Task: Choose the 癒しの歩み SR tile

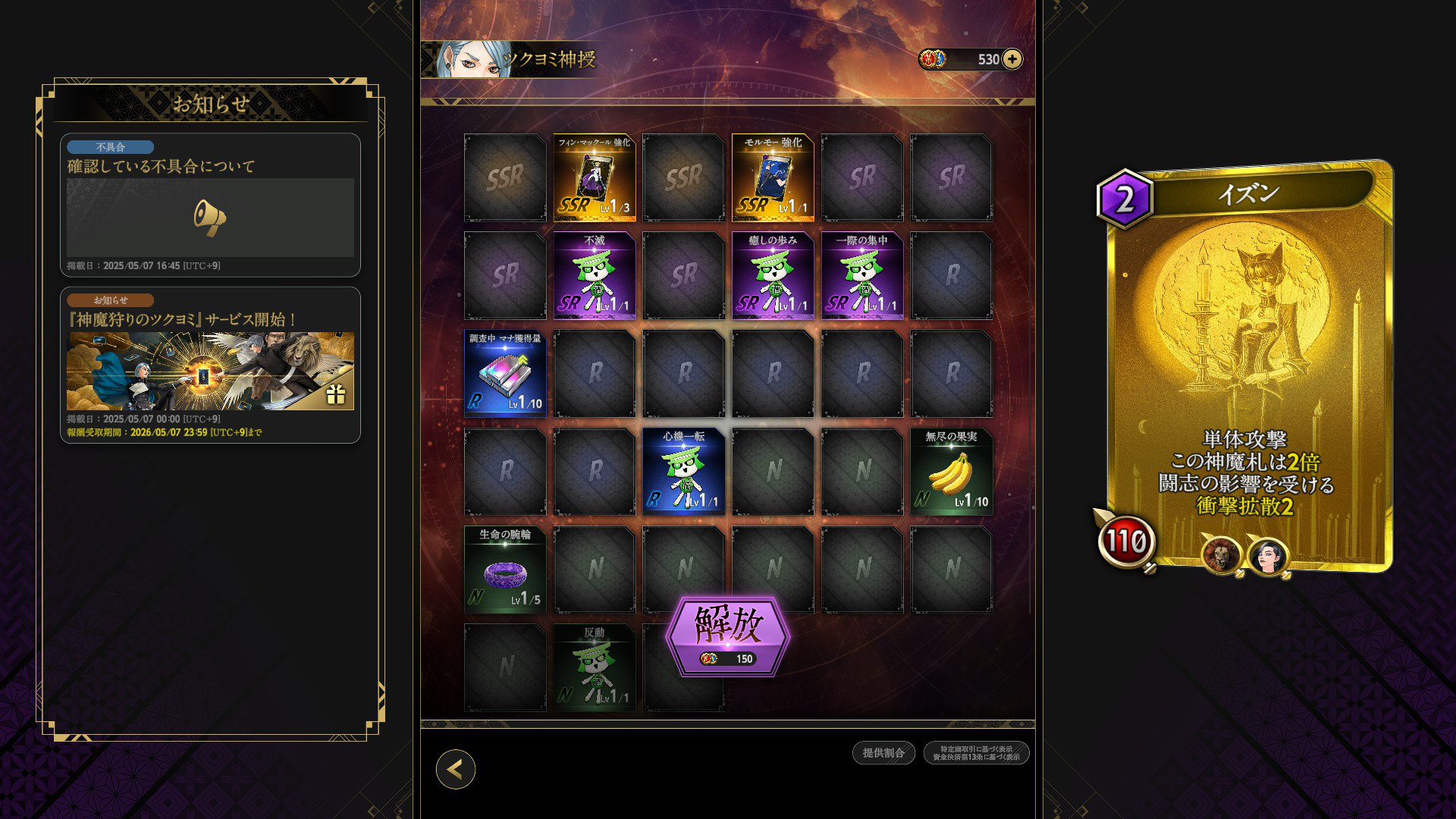Action: [x=773, y=276]
